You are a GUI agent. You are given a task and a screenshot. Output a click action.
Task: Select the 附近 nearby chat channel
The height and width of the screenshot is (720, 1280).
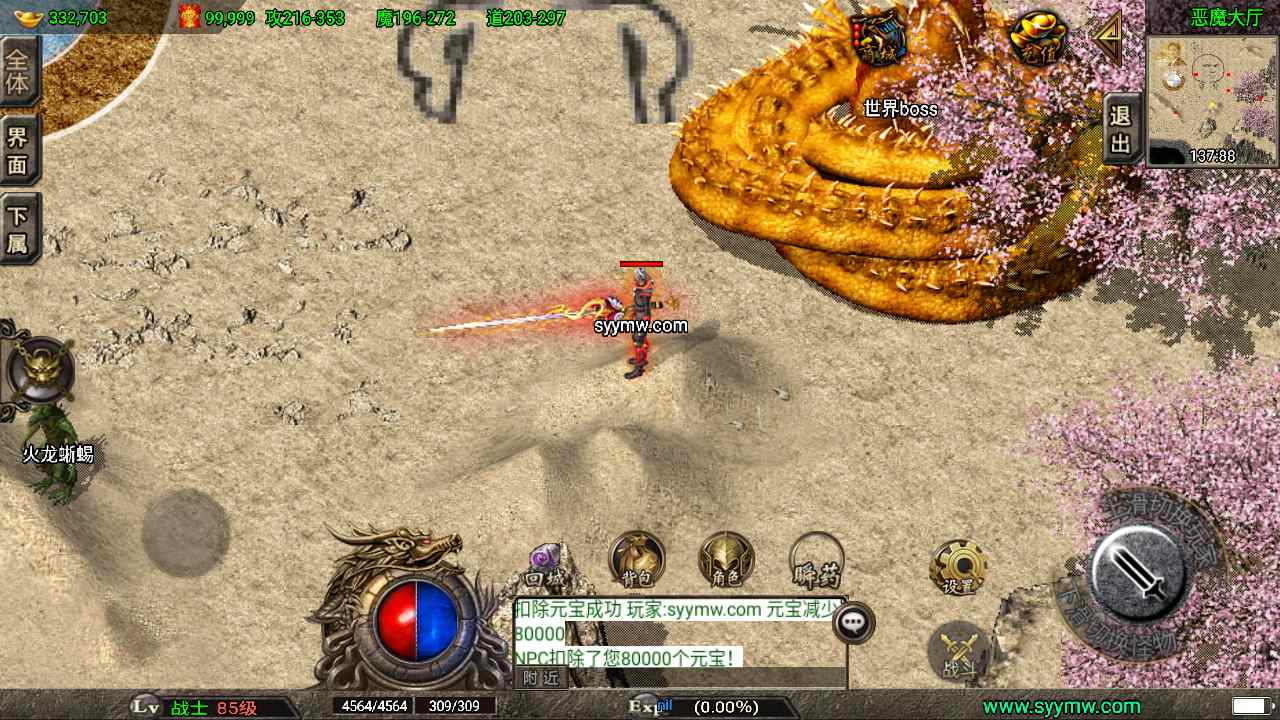(541, 678)
